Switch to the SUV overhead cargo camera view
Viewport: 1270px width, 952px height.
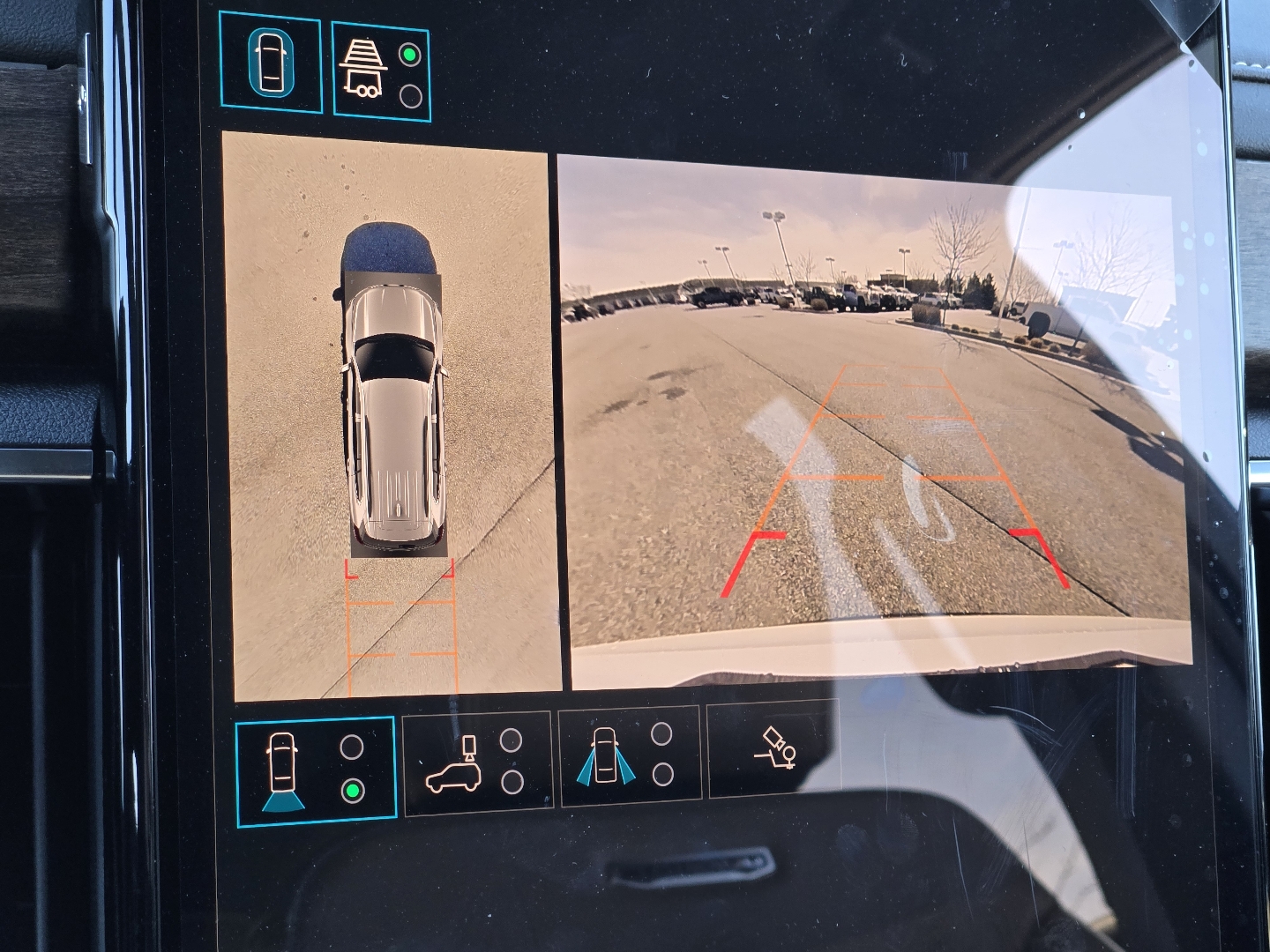(476, 762)
